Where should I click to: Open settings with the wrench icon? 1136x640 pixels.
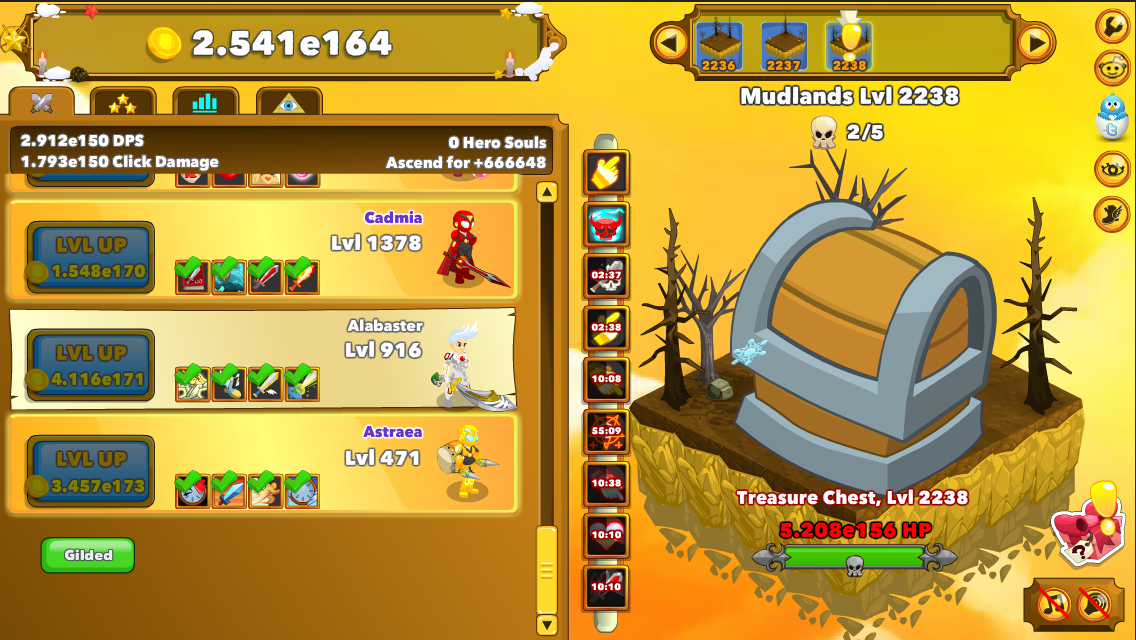point(1112,26)
